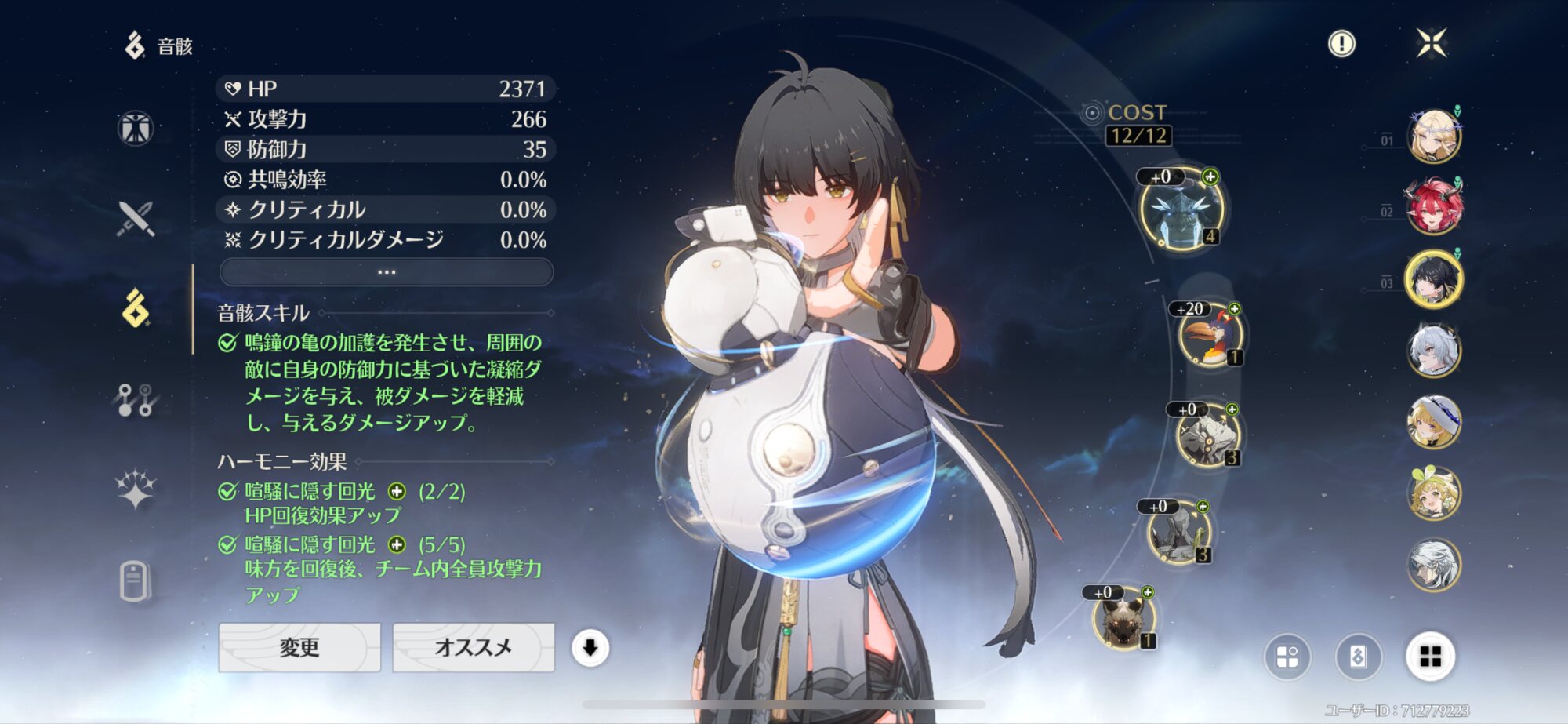This screenshot has height=724, width=1568.
Task: Select the bottom card-shaped profile tab
Action: [135, 581]
